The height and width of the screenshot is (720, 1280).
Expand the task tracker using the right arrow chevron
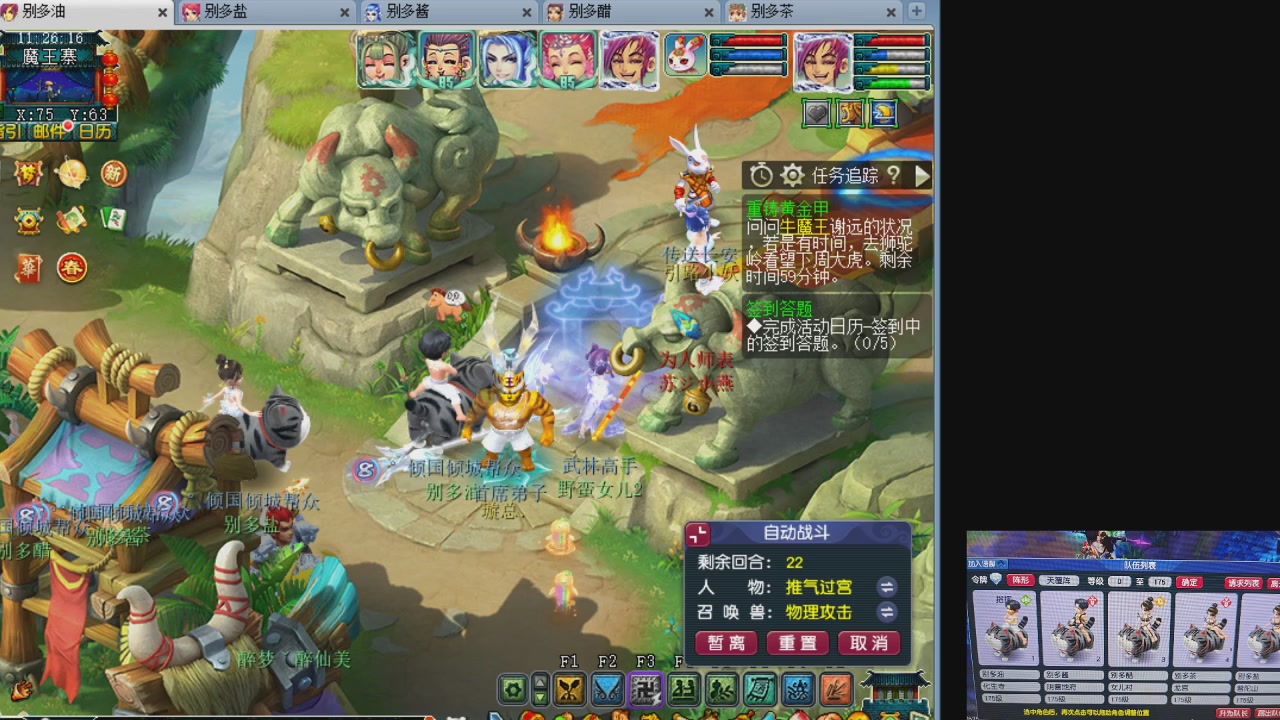tap(922, 175)
